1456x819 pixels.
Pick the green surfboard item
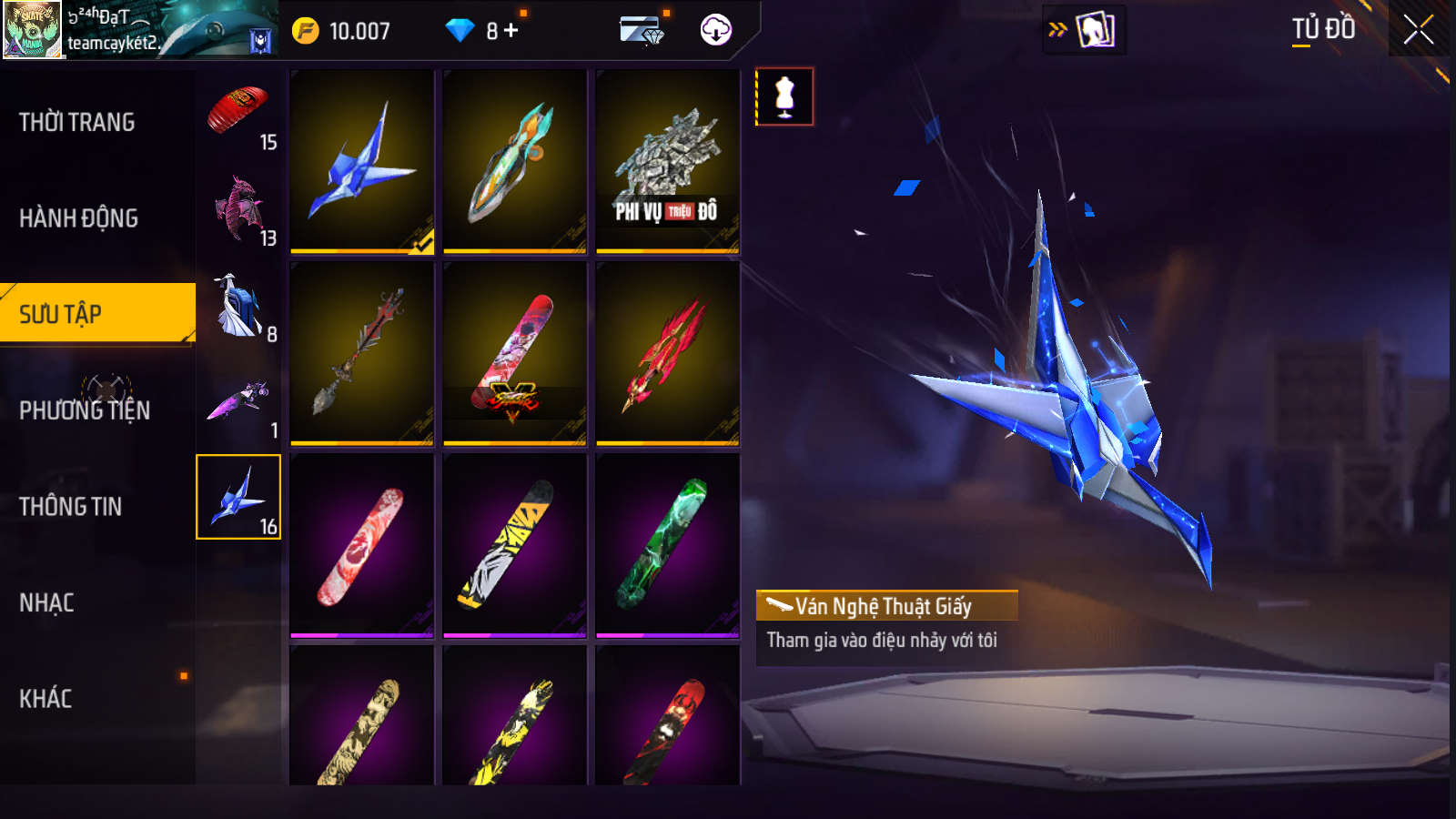click(667, 545)
